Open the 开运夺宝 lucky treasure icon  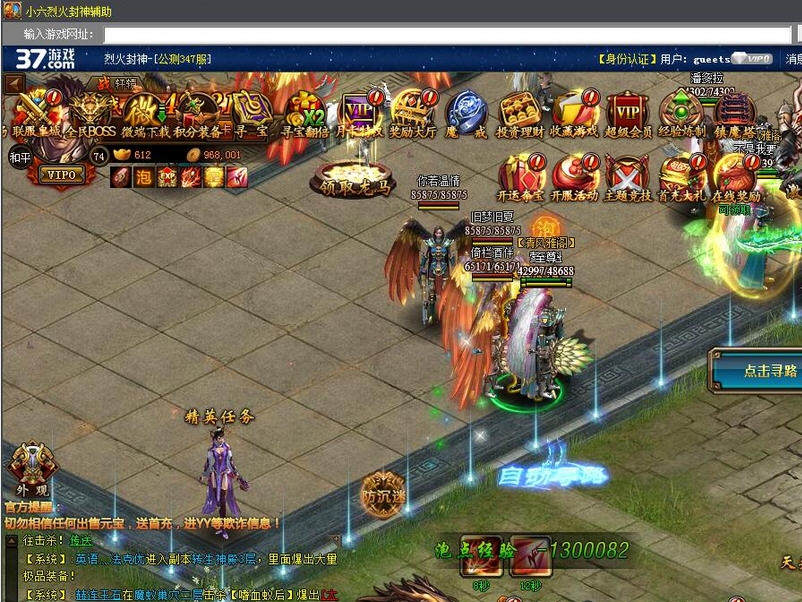click(521, 175)
